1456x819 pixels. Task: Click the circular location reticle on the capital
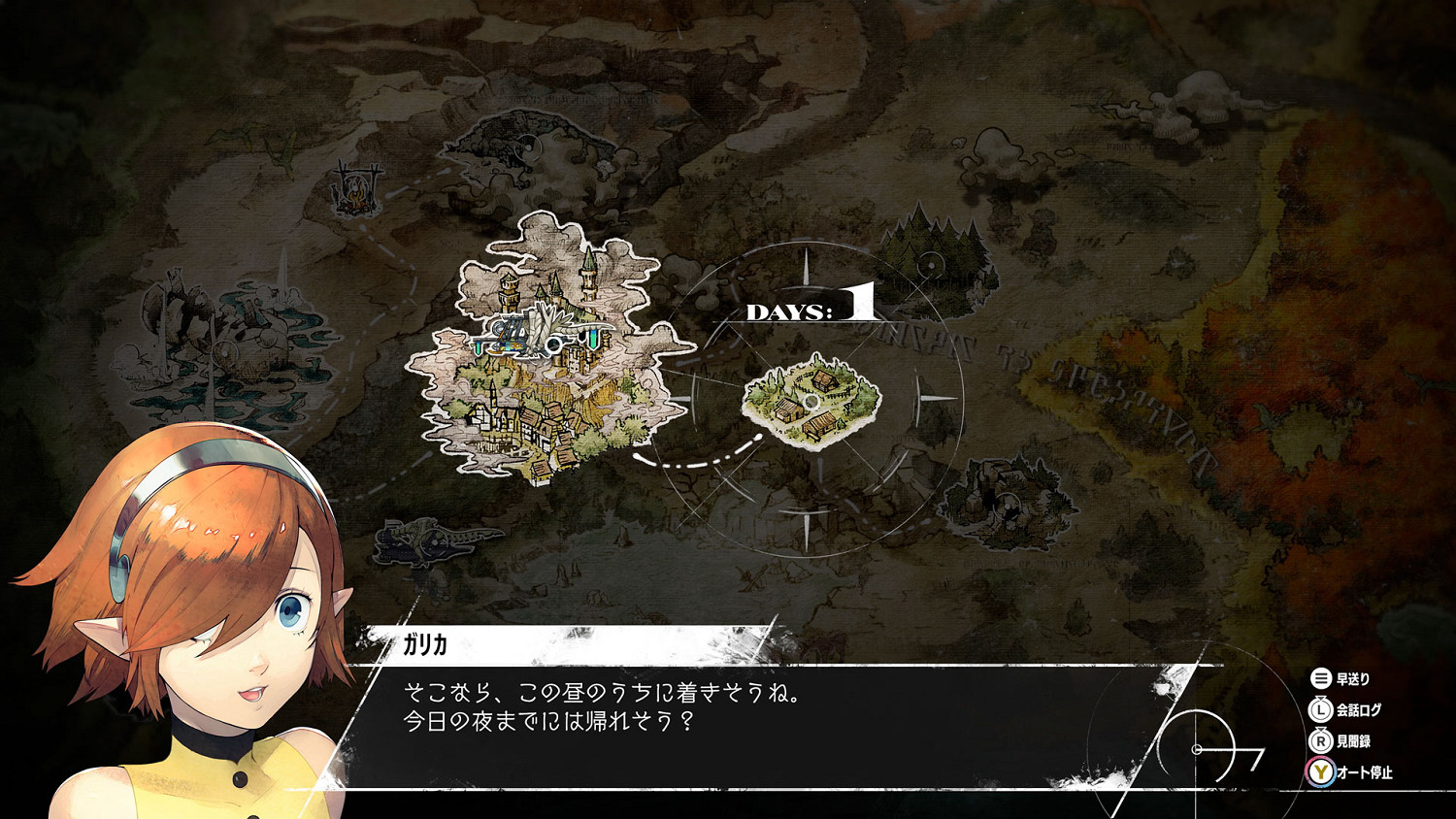pyautogui.click(x=554, y=344)
